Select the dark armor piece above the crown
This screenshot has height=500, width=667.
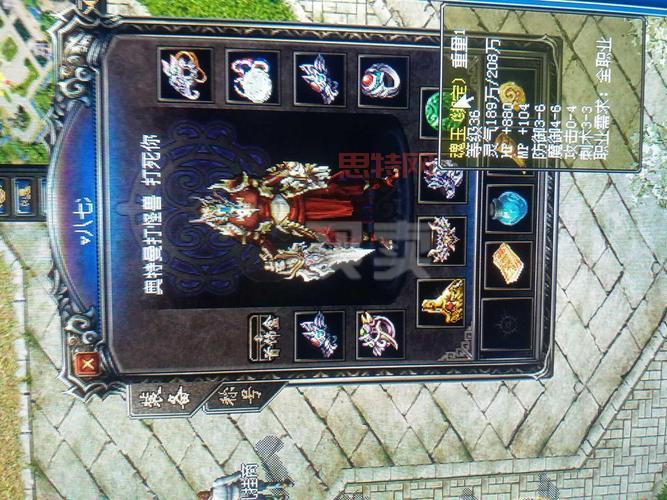[x=441, y=180]
